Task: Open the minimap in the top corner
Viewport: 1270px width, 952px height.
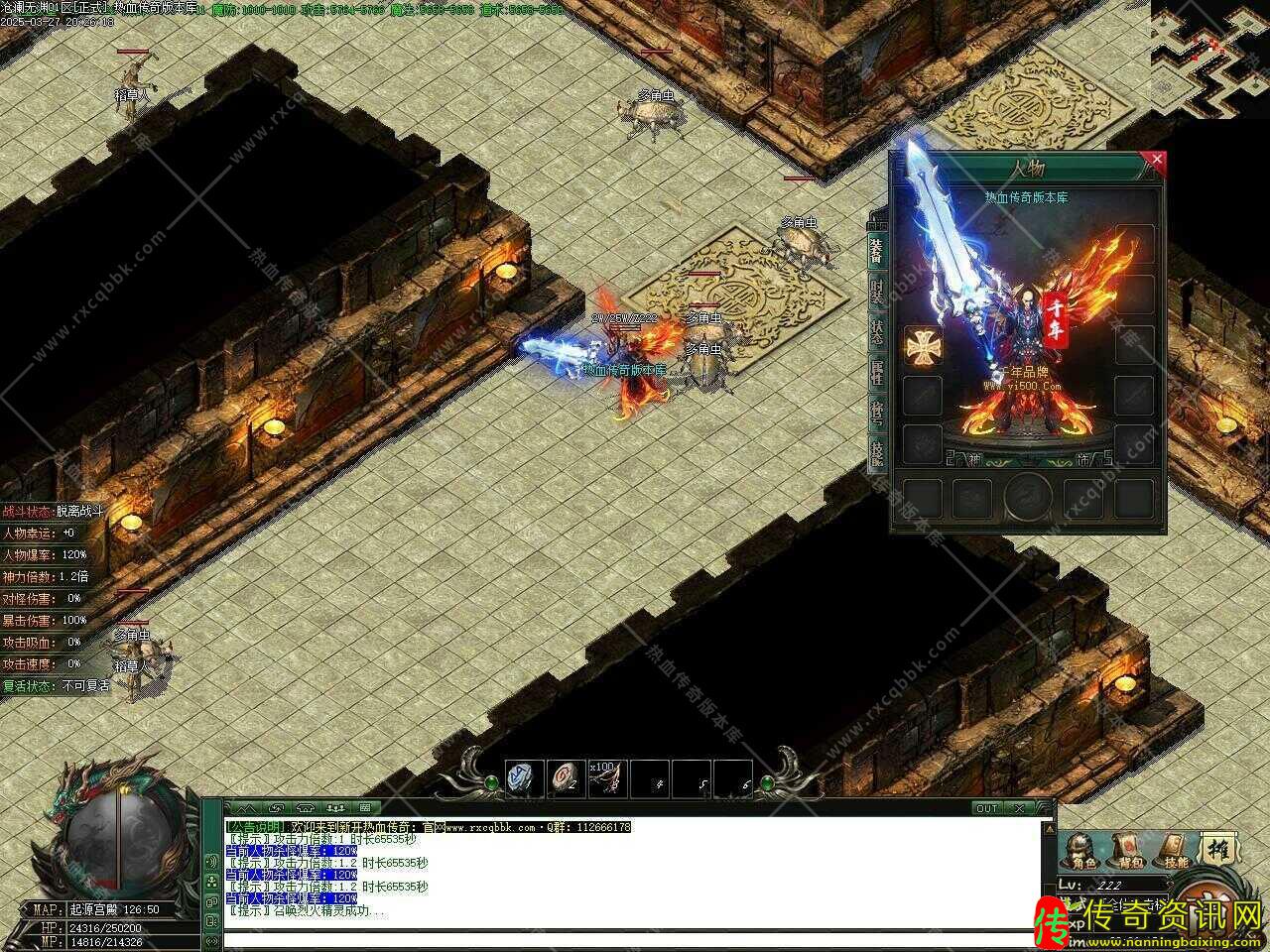Action: coord(1210,58)
